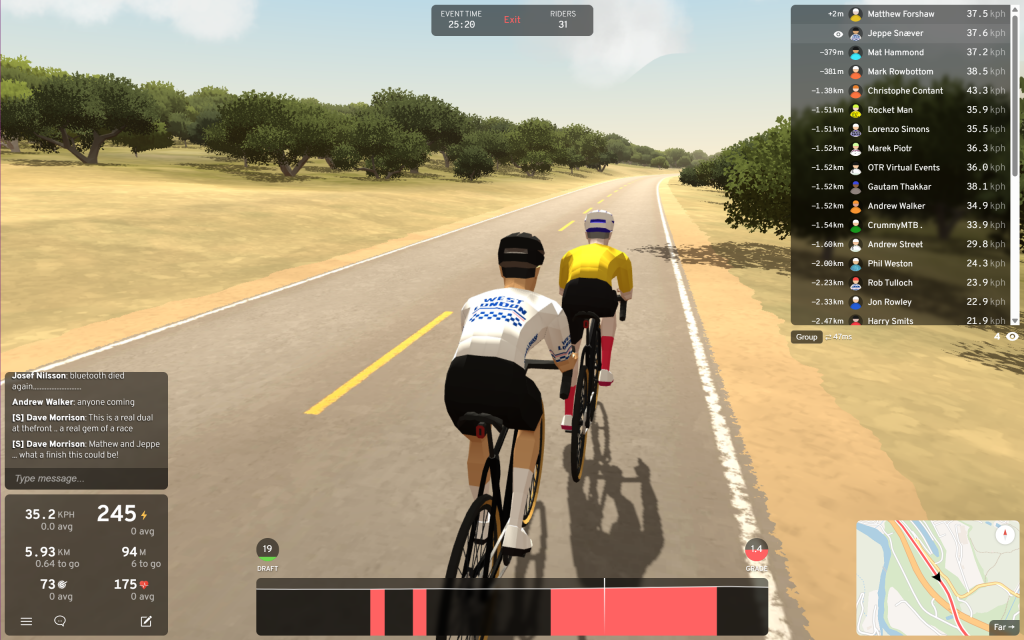Open the hamburger menu in the stats panel

26,621
